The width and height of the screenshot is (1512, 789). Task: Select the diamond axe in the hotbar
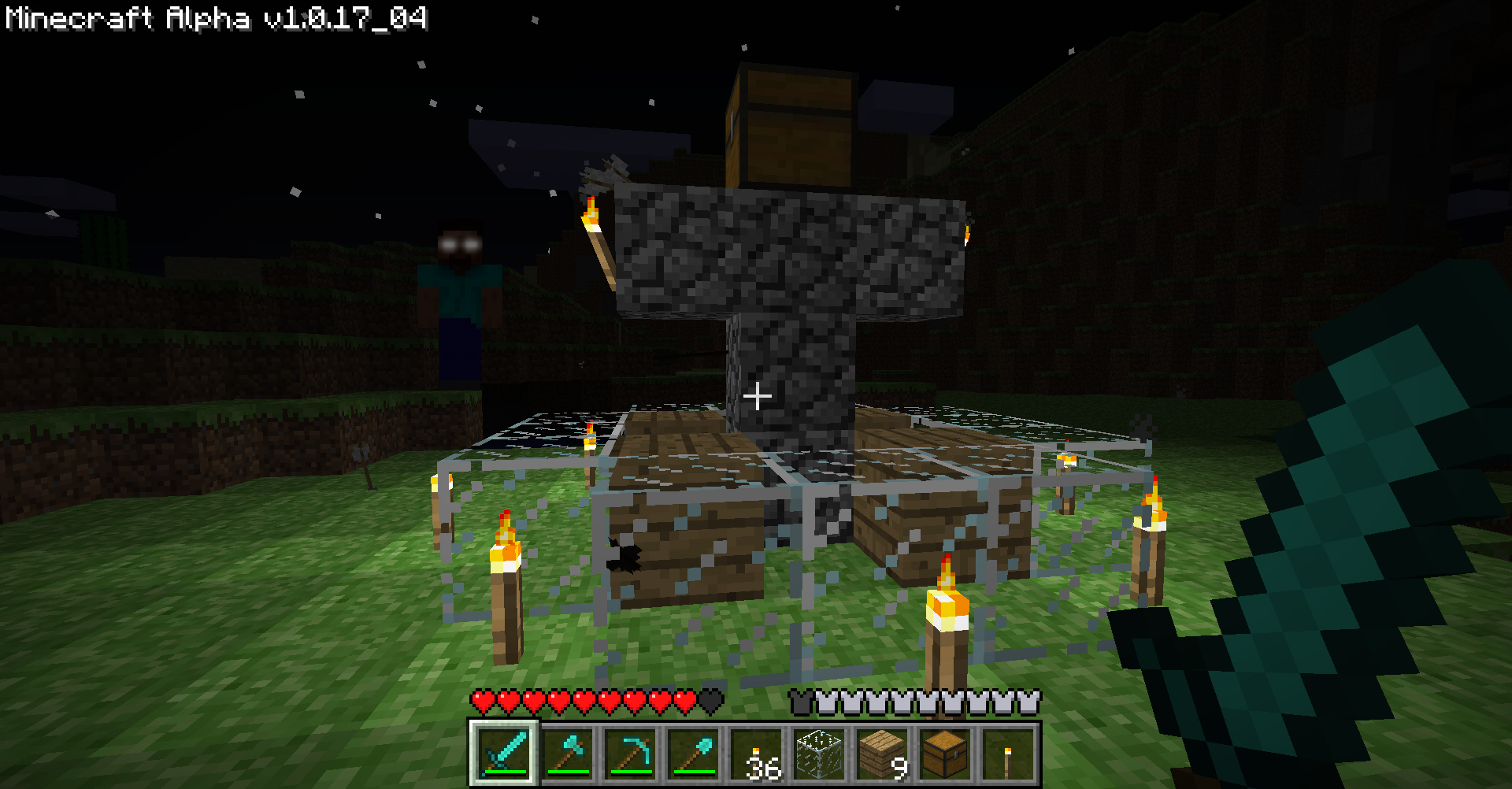click(x=569, y=752)
